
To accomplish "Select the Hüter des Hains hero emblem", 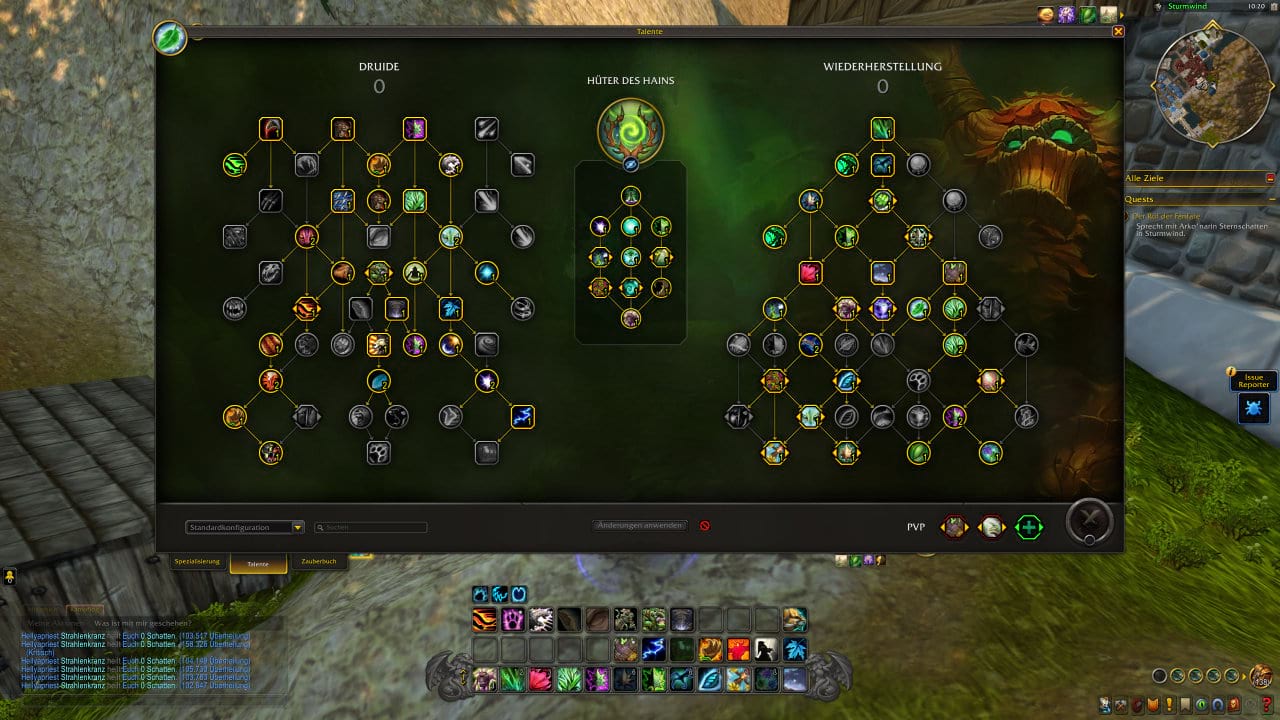I will click(630, 129).
